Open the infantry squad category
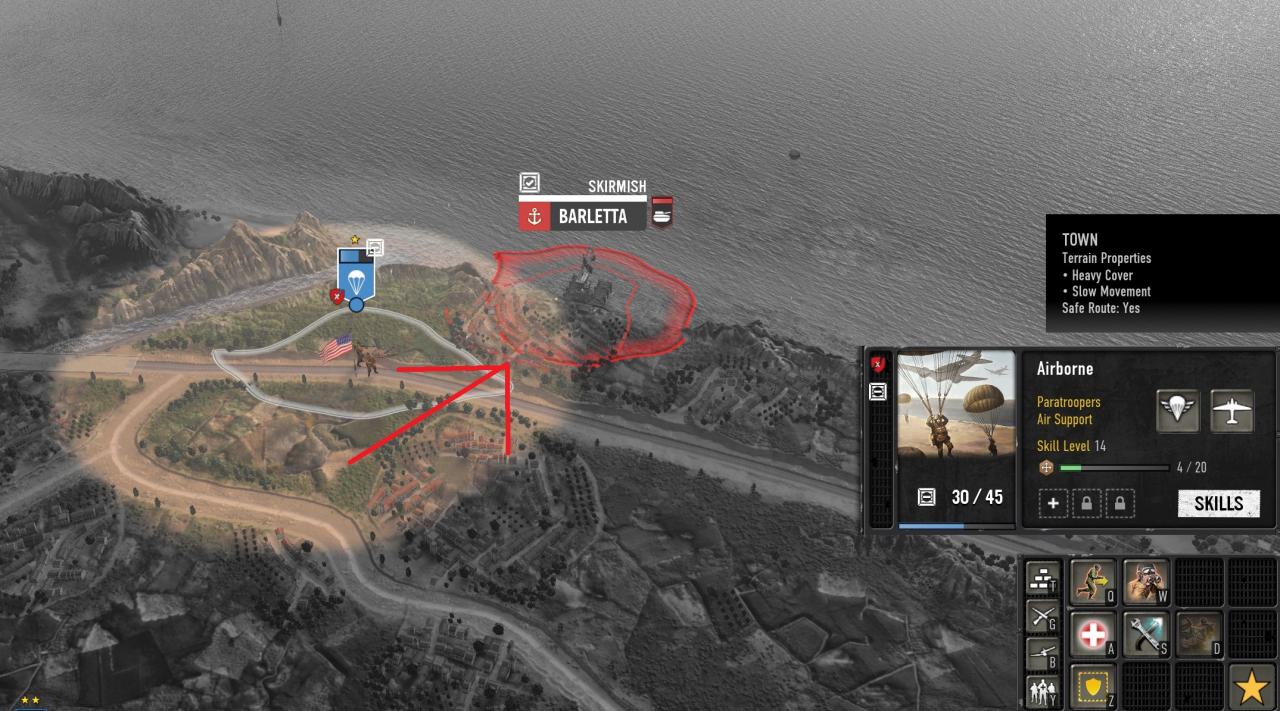Screen dimensions: 1280x711 coord(1043,691)
